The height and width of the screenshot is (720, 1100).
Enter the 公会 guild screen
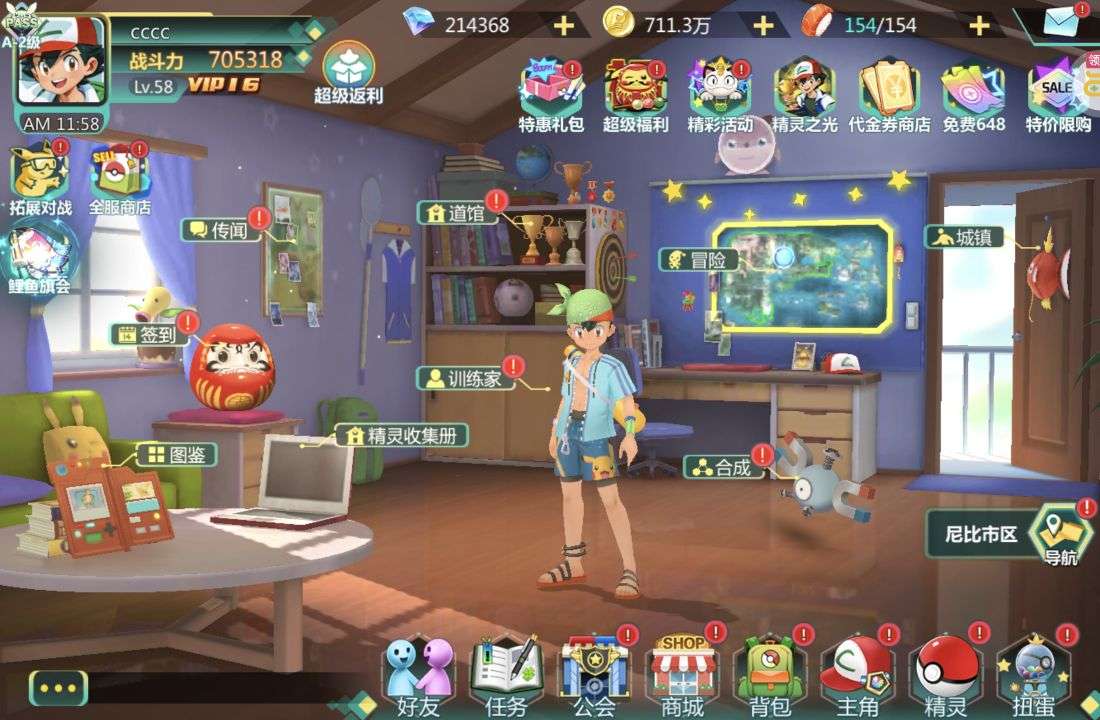coord(594,677)
